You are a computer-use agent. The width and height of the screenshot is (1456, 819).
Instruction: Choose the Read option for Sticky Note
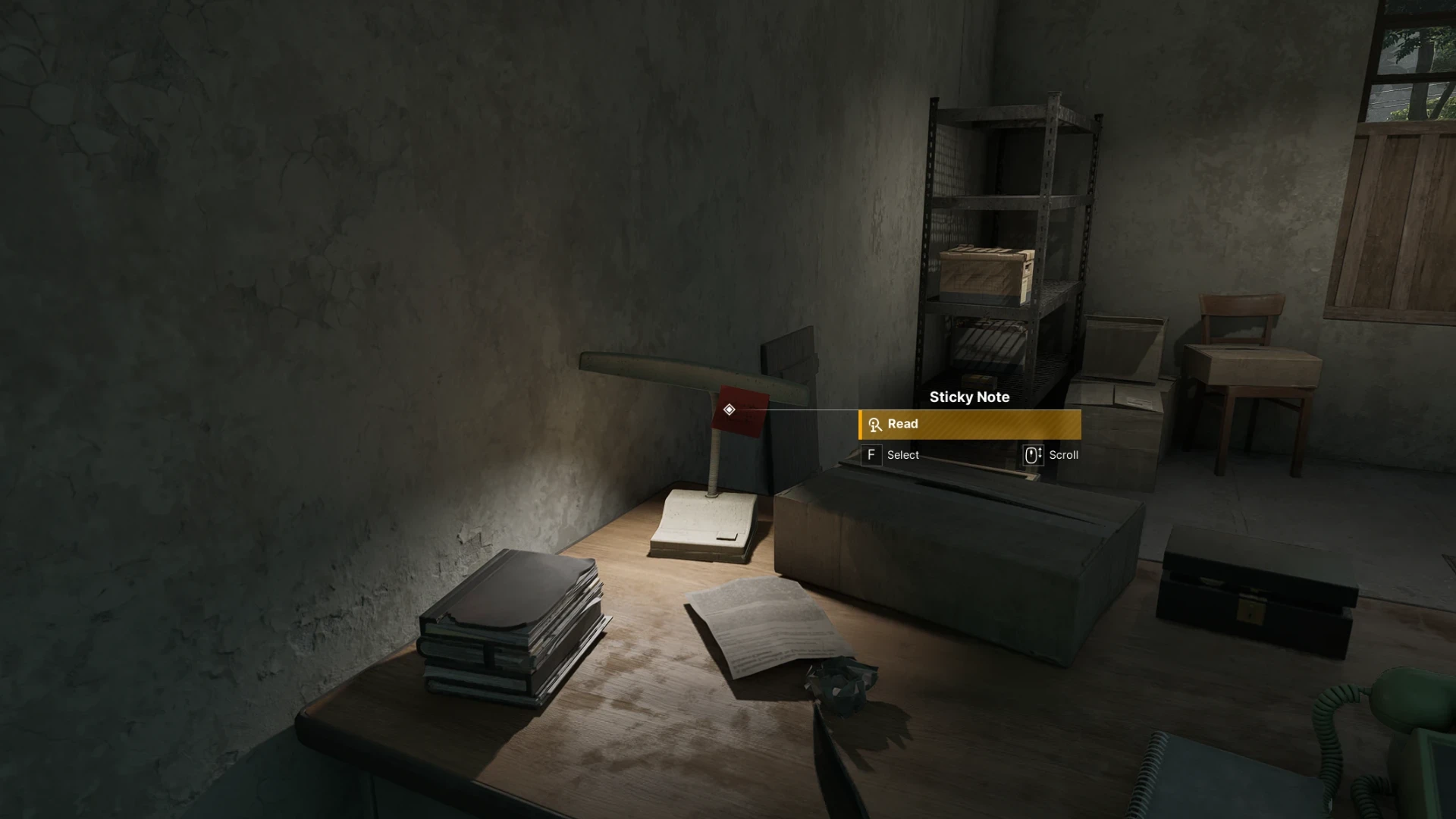click(x=970, y=425)
